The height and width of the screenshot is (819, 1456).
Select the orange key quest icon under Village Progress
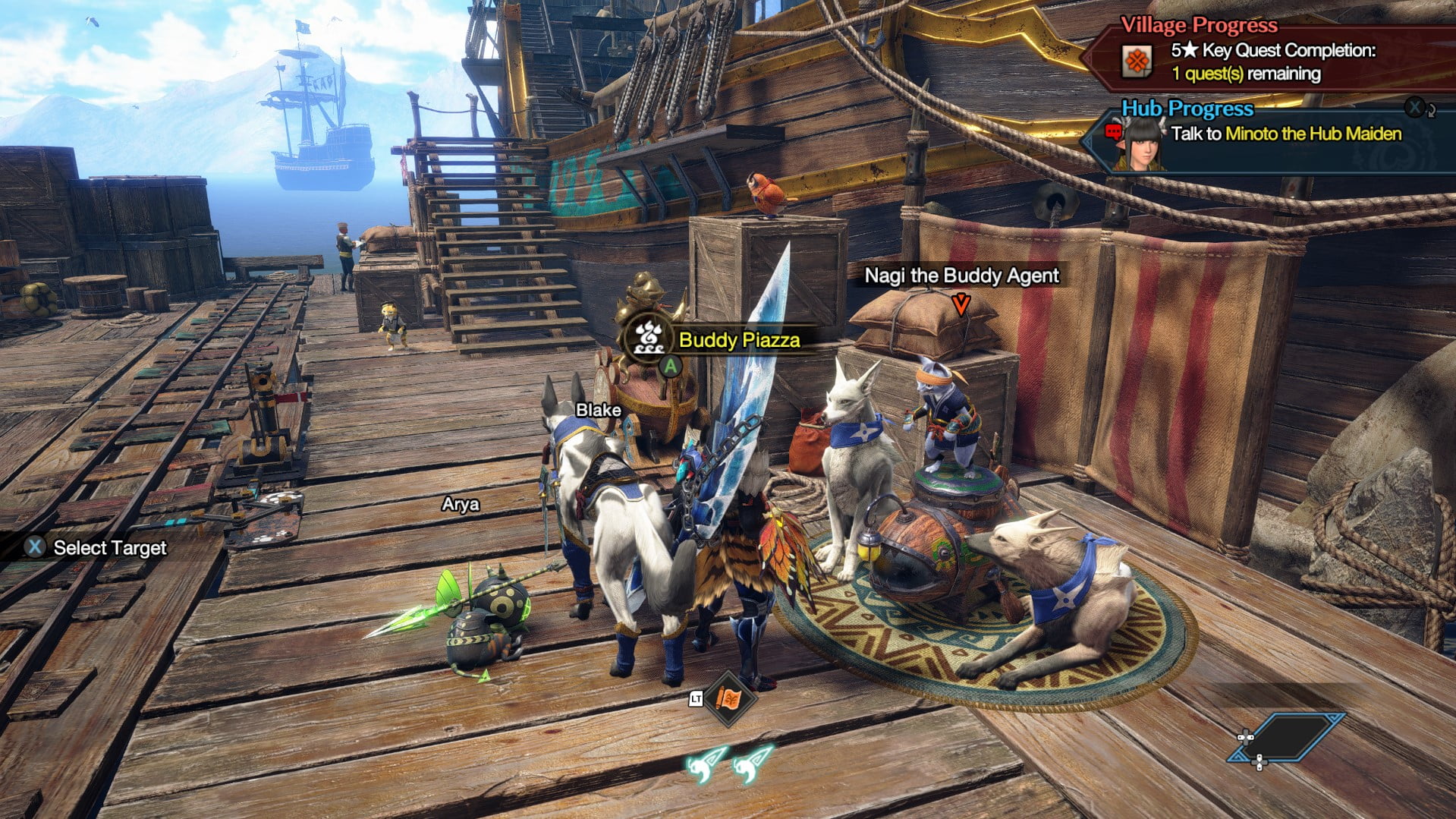click(1137, 61)
